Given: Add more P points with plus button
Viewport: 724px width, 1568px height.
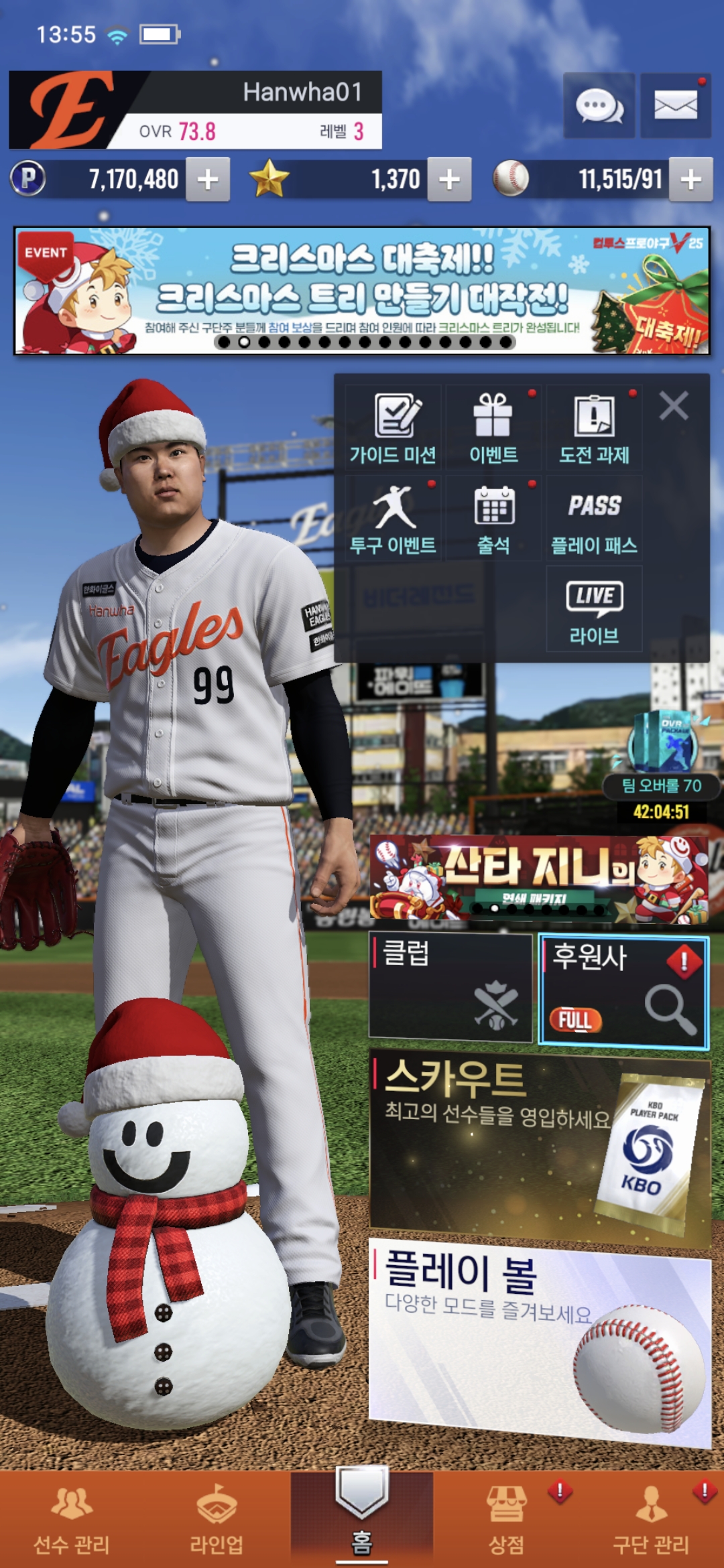Looking at the screenshot, I should pos(208,180).
